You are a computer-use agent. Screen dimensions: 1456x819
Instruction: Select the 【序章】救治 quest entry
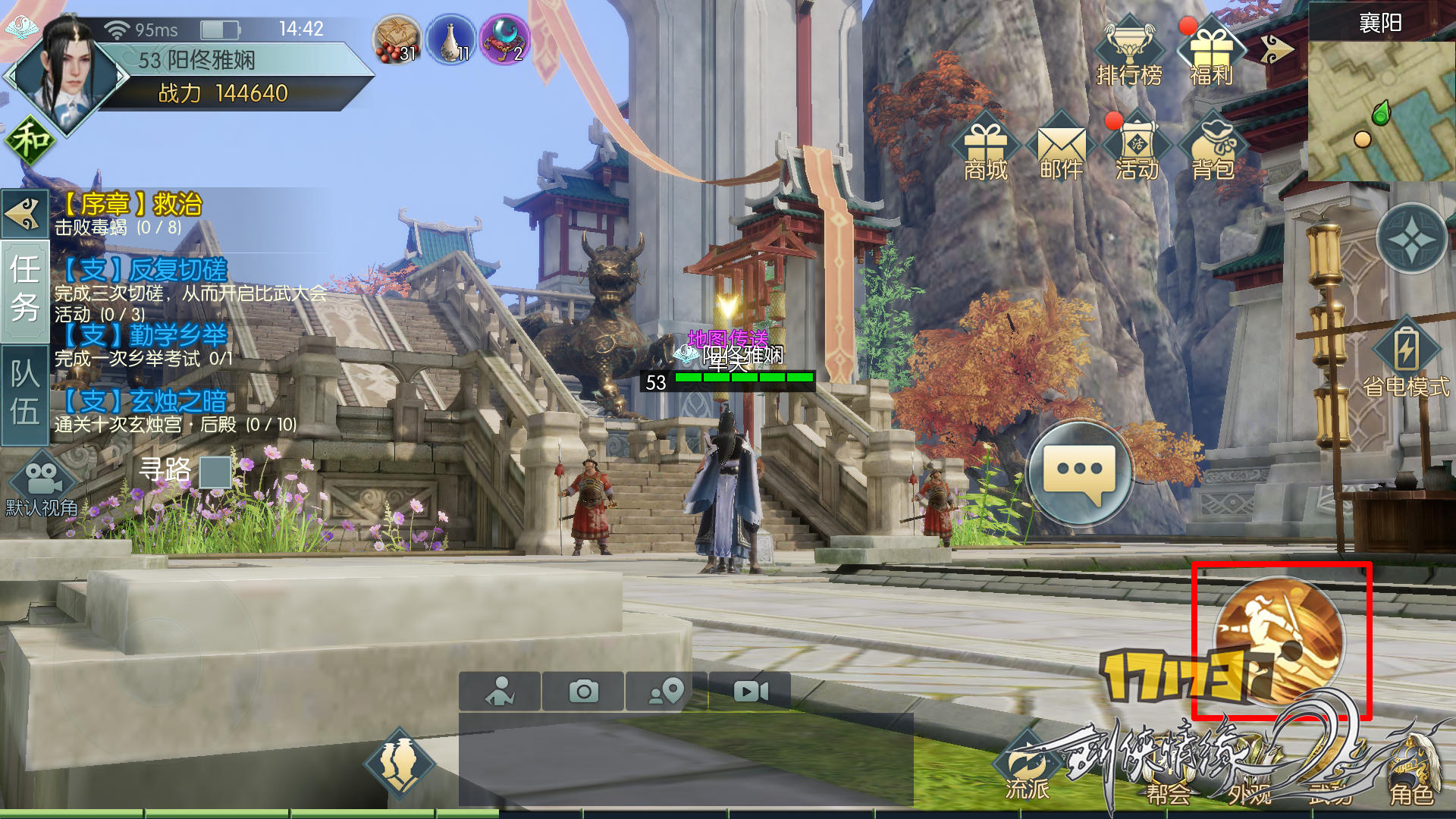pos(129,214)
